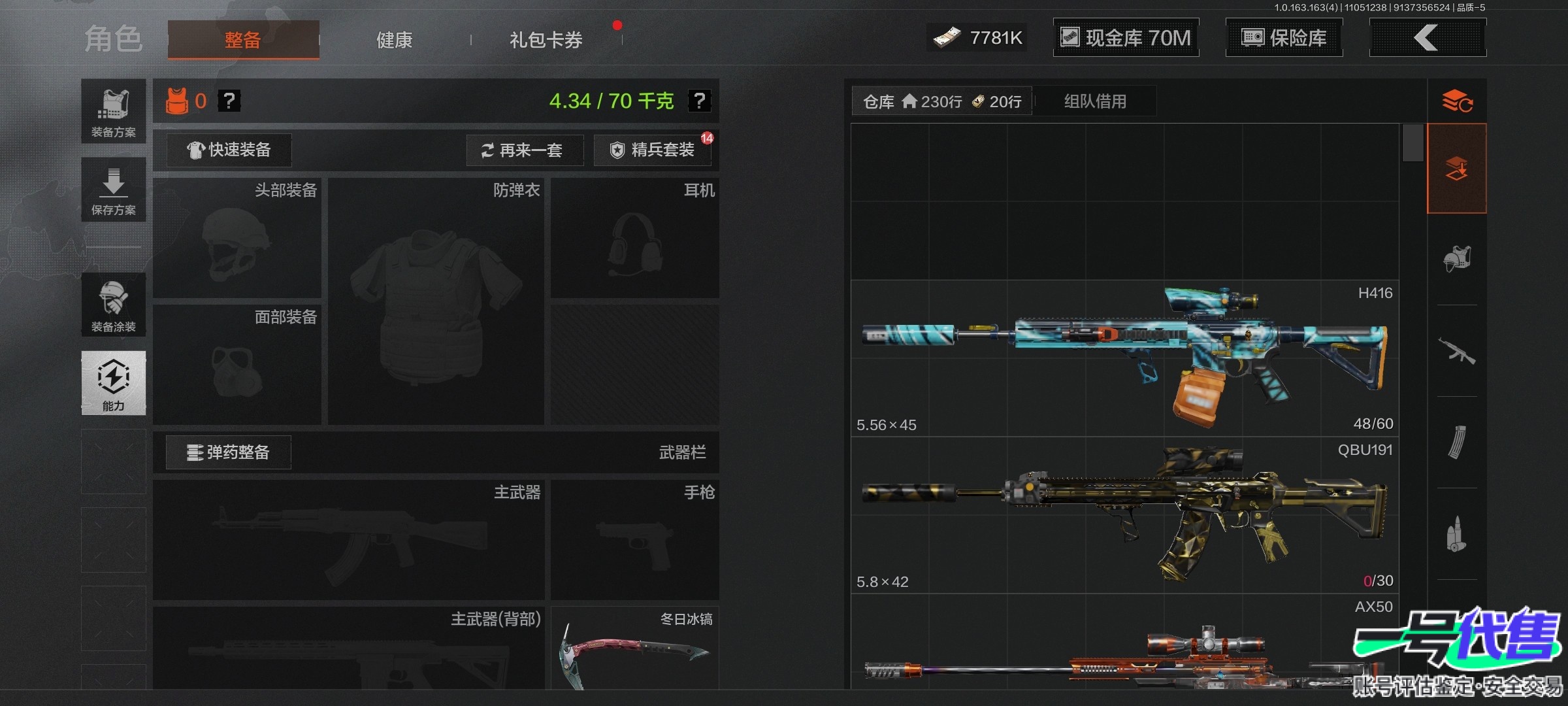Open 装备涂装 gear skins
The image size is (1568, 706).
pyautogui.click(x=113, y=305)
